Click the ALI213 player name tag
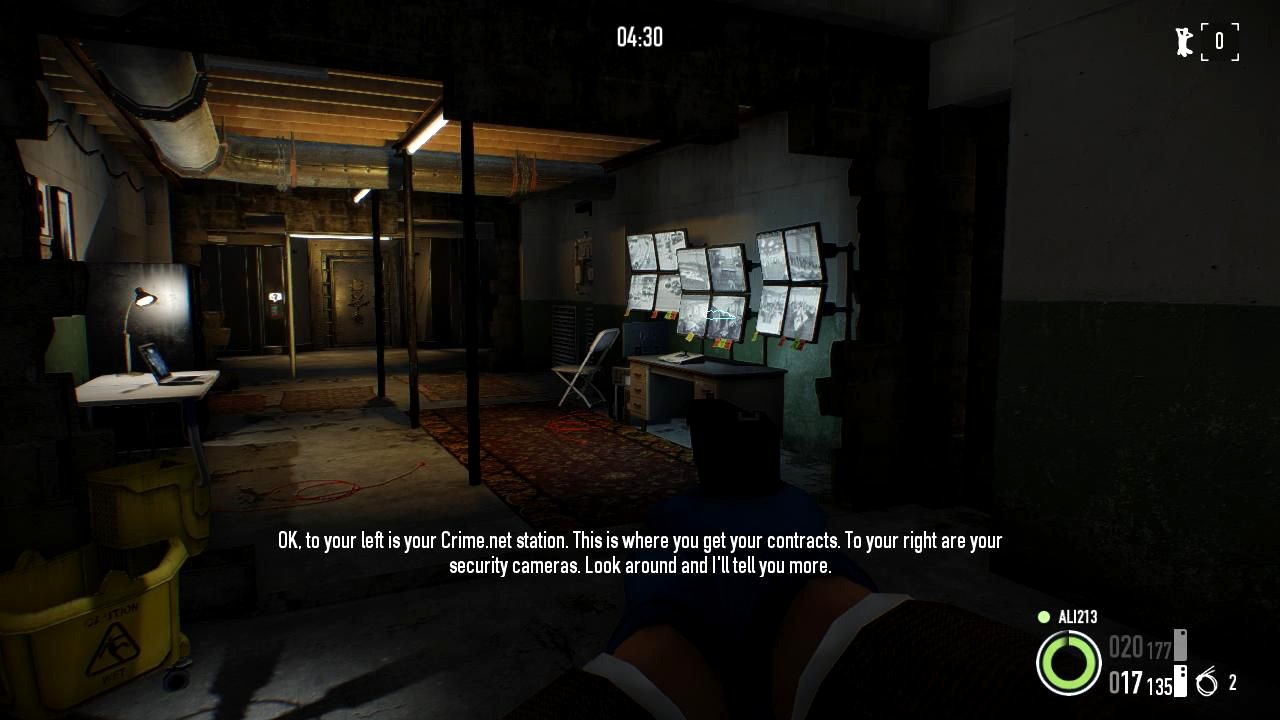 (1077, 617)
